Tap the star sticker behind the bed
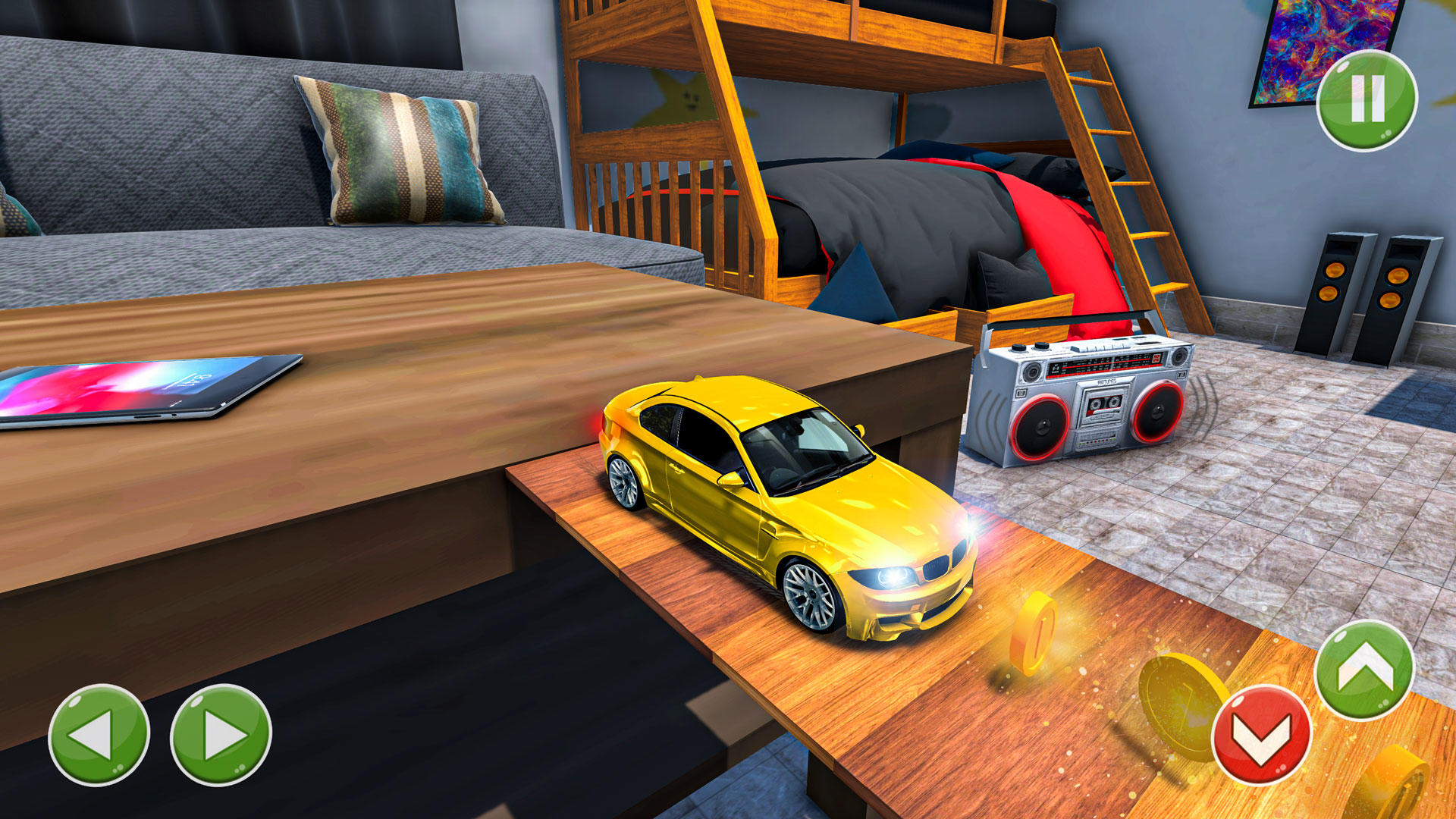Screen dimensions: 1456x819 686,99
